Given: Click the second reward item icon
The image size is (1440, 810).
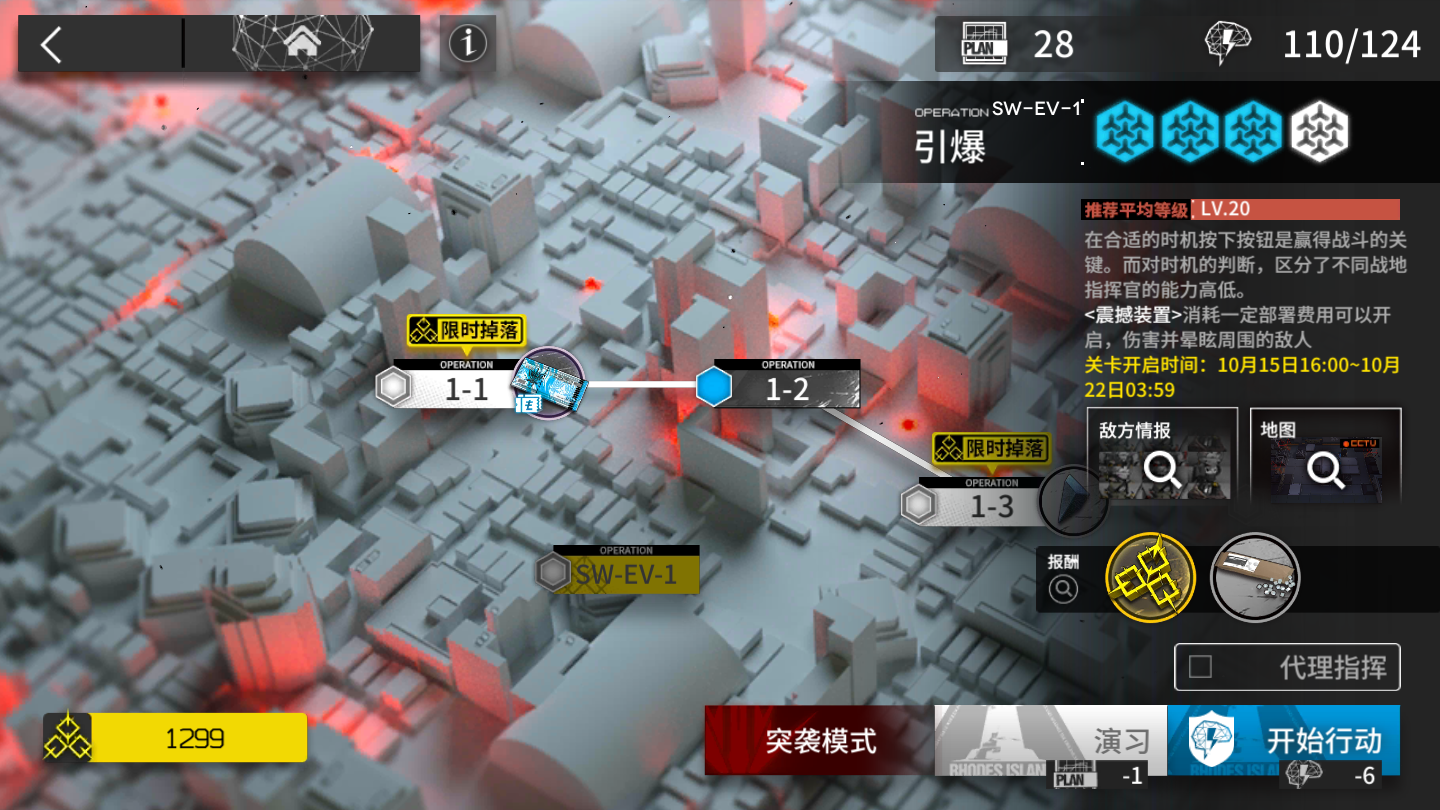Looking at the screenshot, I should (x=1255, y=578).
